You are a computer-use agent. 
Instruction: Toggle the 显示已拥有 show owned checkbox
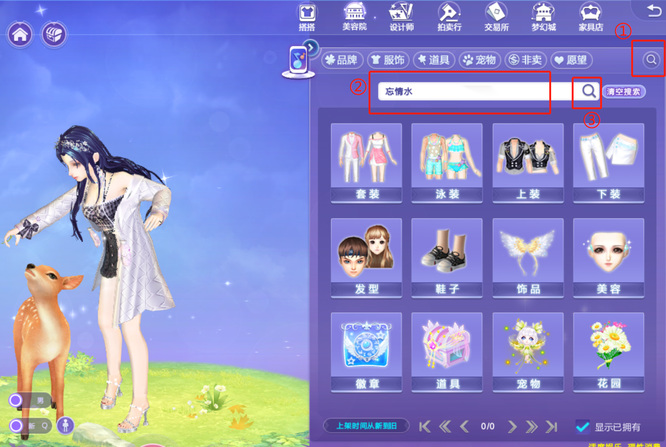coord(583,427)
